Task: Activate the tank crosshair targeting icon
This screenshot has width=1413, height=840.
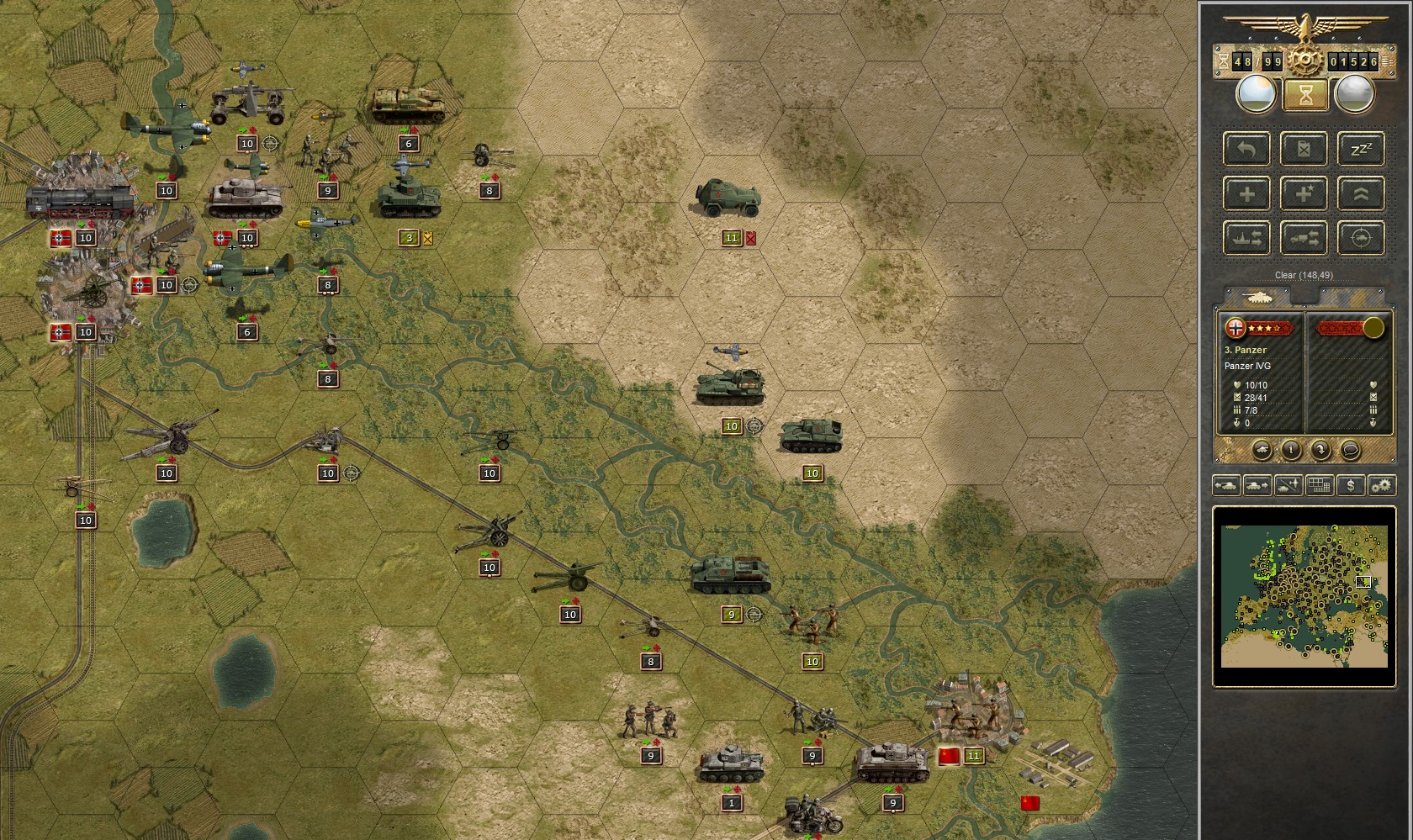Action: click(1361, 238)
